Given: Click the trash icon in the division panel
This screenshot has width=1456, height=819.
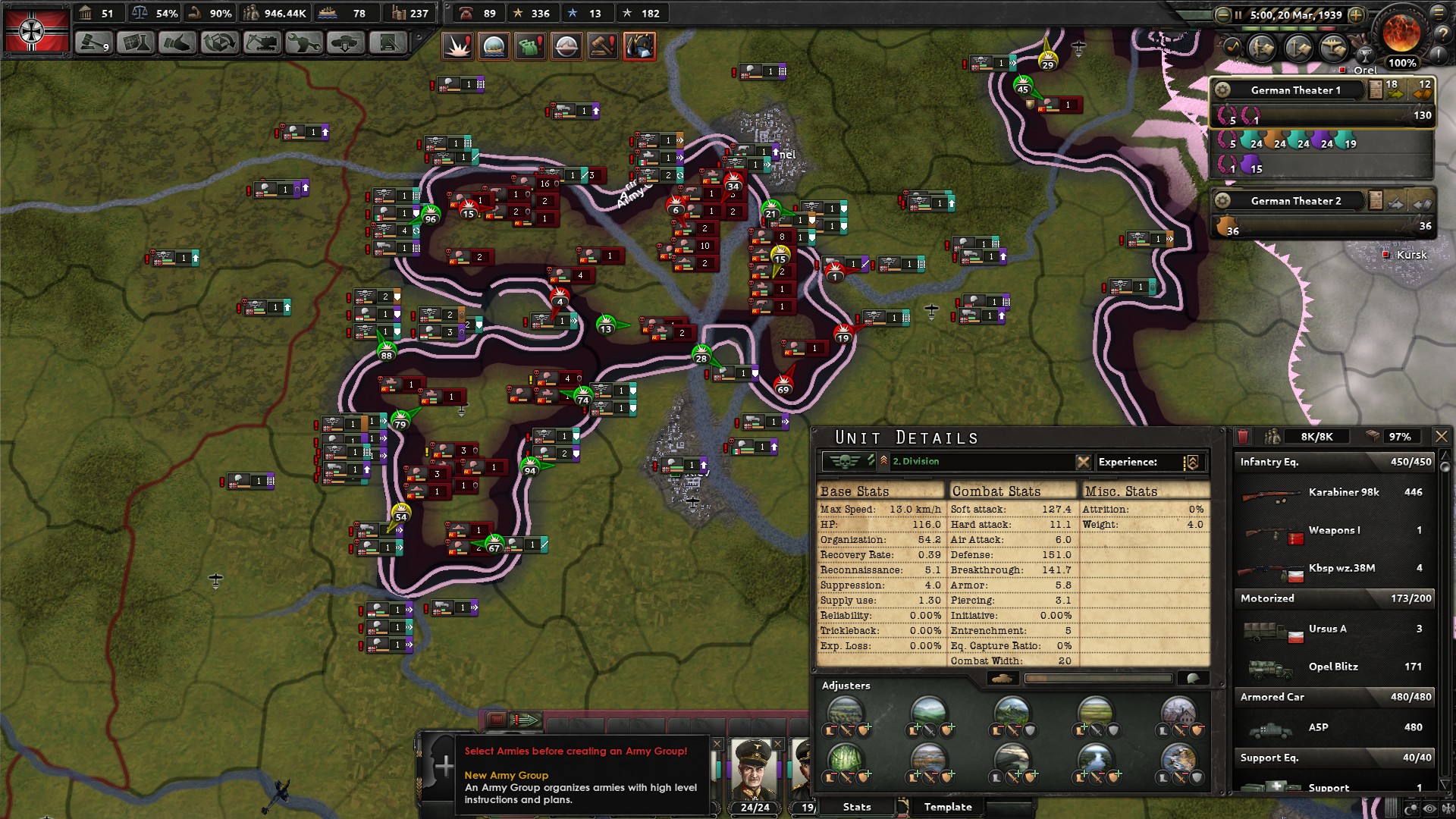Looking at the screenshot, I should [1242, 436].
